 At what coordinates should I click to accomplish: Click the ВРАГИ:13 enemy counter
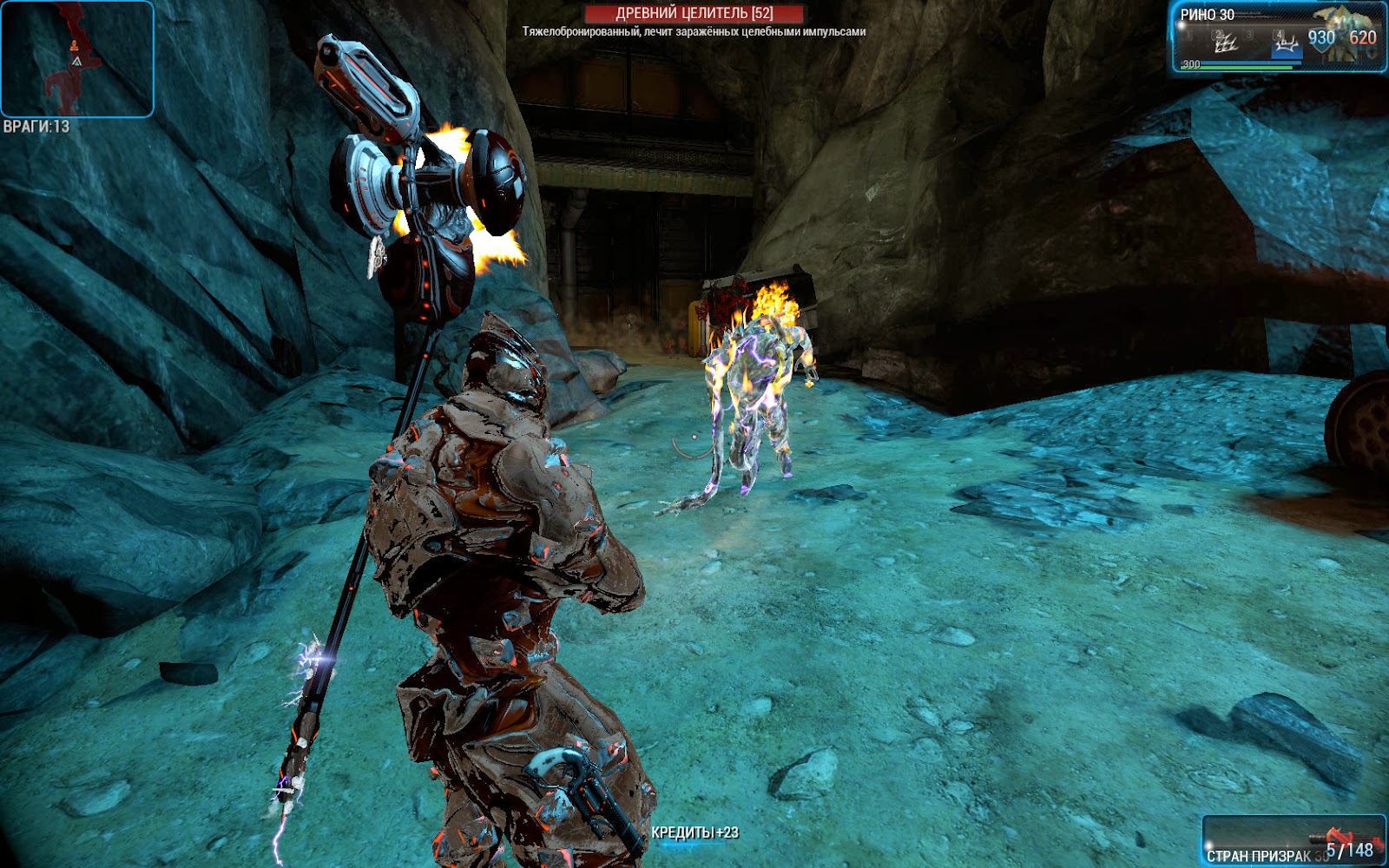[x=35, y=125]
